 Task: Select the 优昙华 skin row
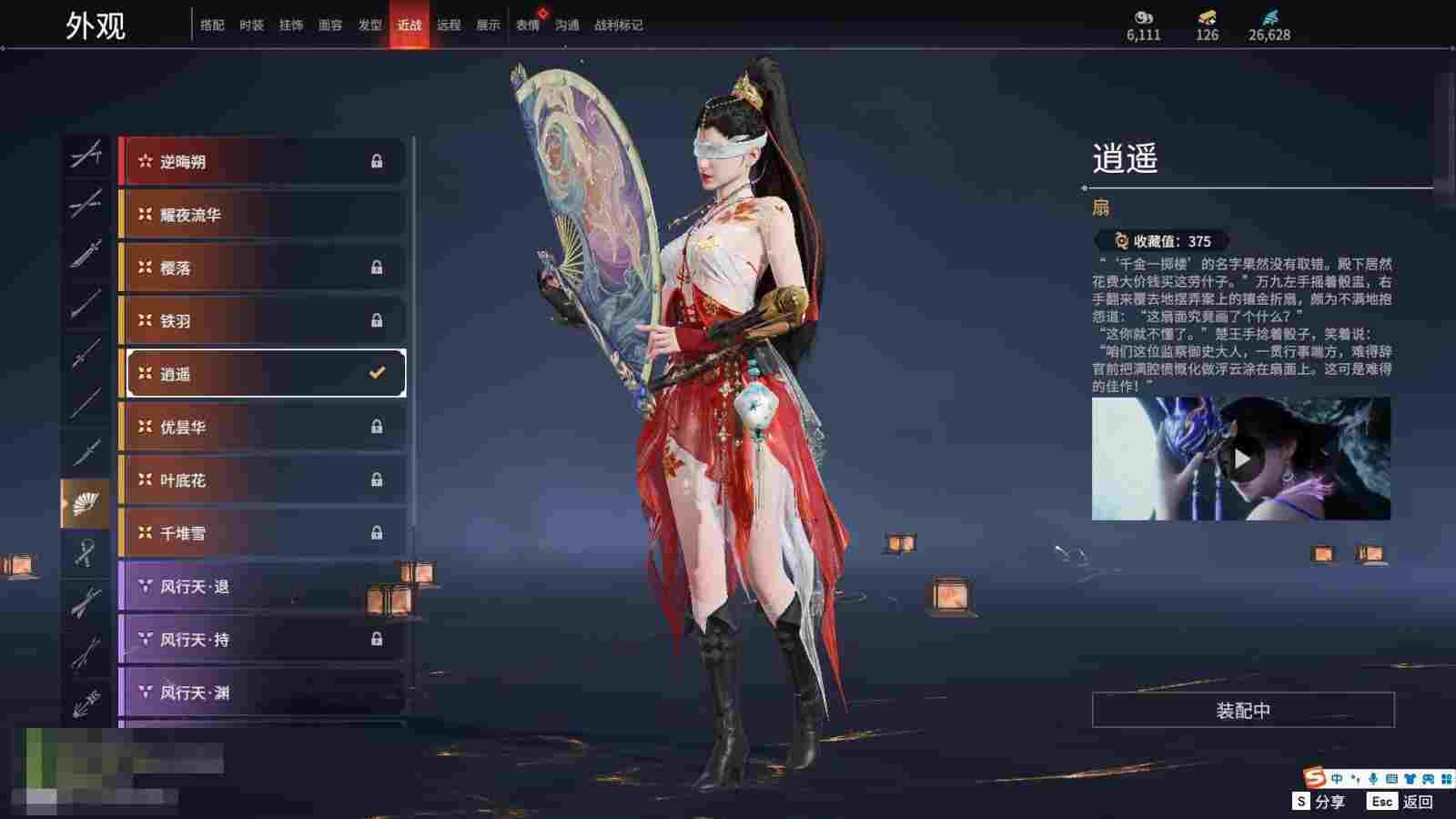(262, 427)
